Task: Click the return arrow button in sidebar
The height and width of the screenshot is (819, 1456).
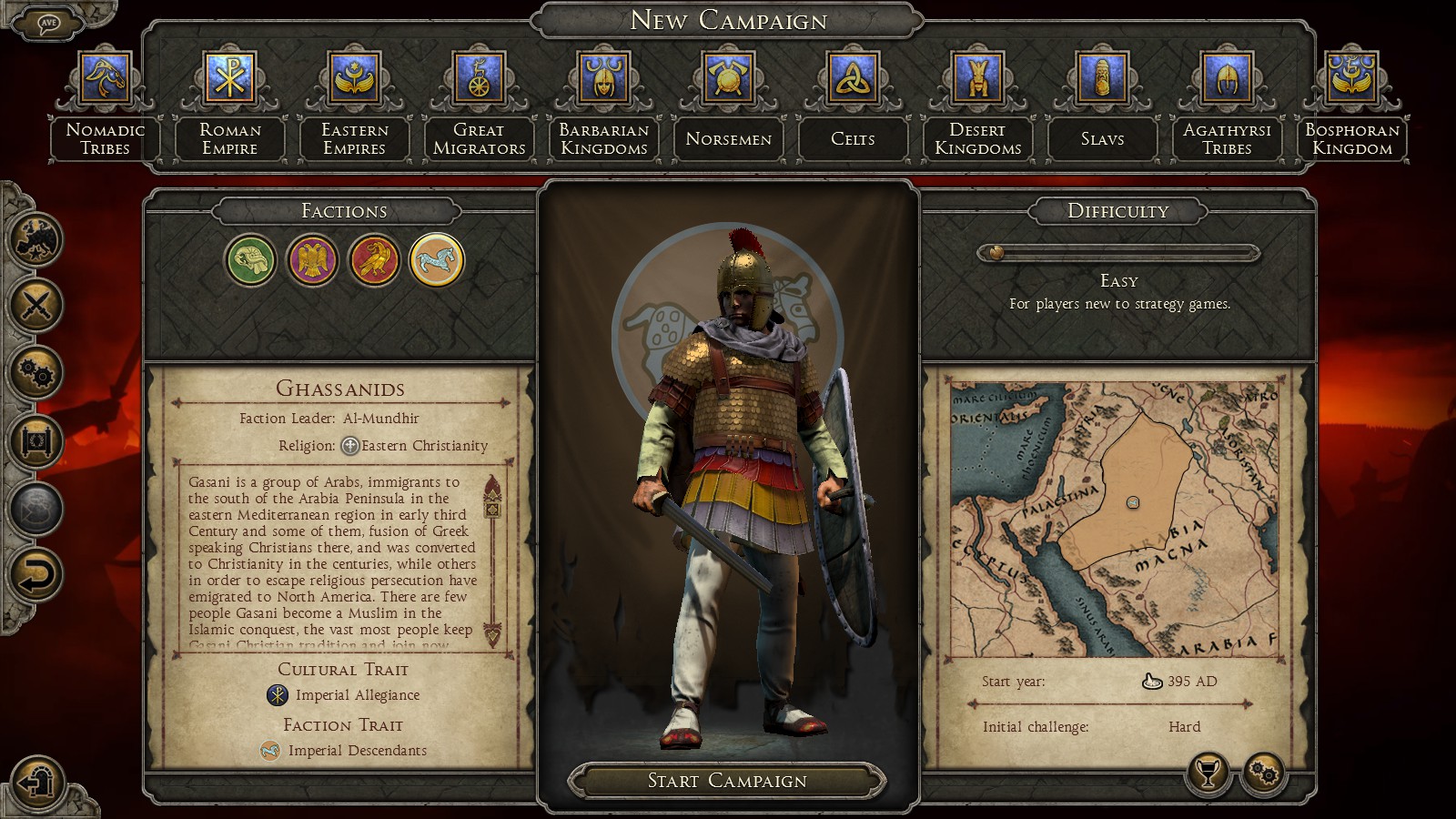Action: (36, 575)
